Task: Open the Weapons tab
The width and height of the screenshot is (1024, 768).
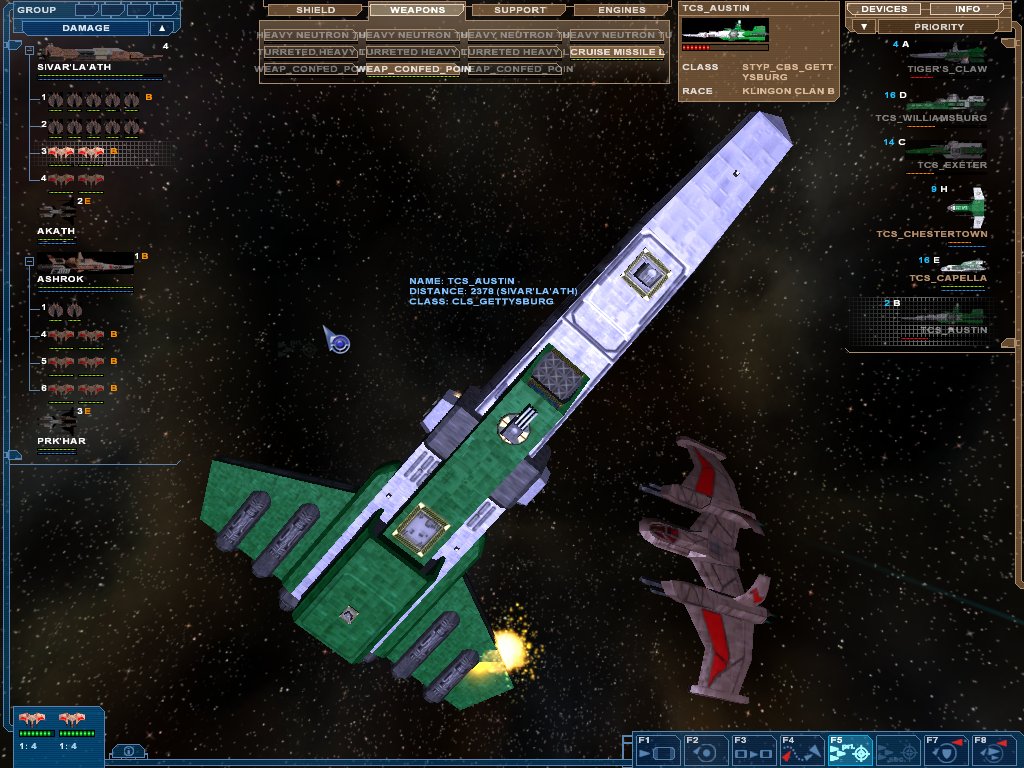Action: point(416,10)
